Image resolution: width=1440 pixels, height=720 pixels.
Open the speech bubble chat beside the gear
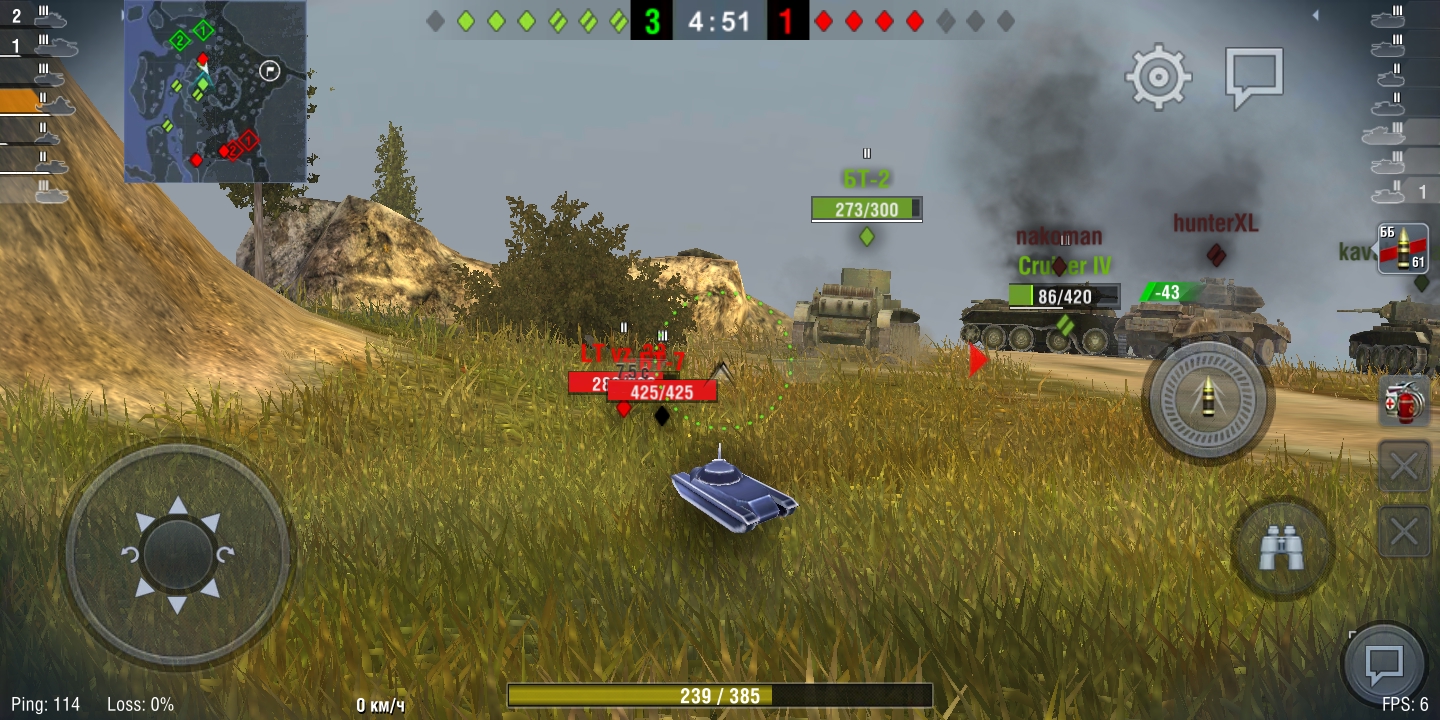(x=1254, y=76)
